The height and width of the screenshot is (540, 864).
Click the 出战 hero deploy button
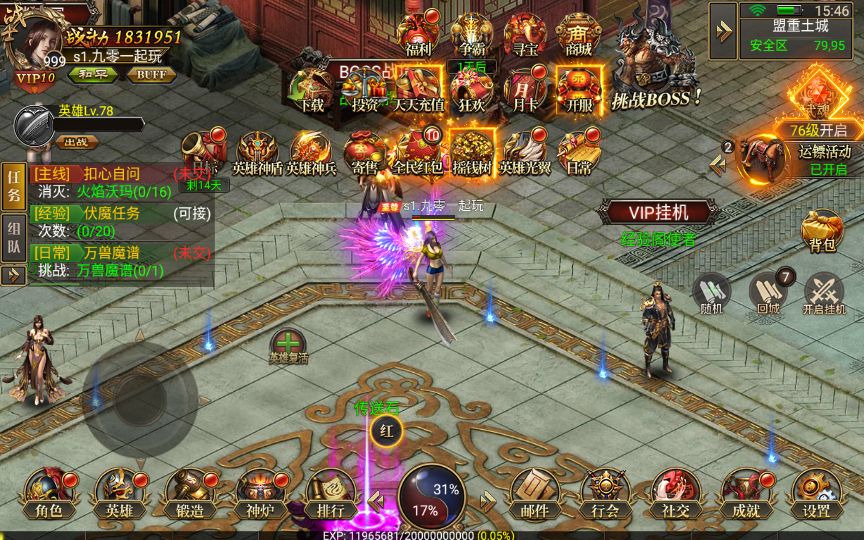[x=75, y=141]
